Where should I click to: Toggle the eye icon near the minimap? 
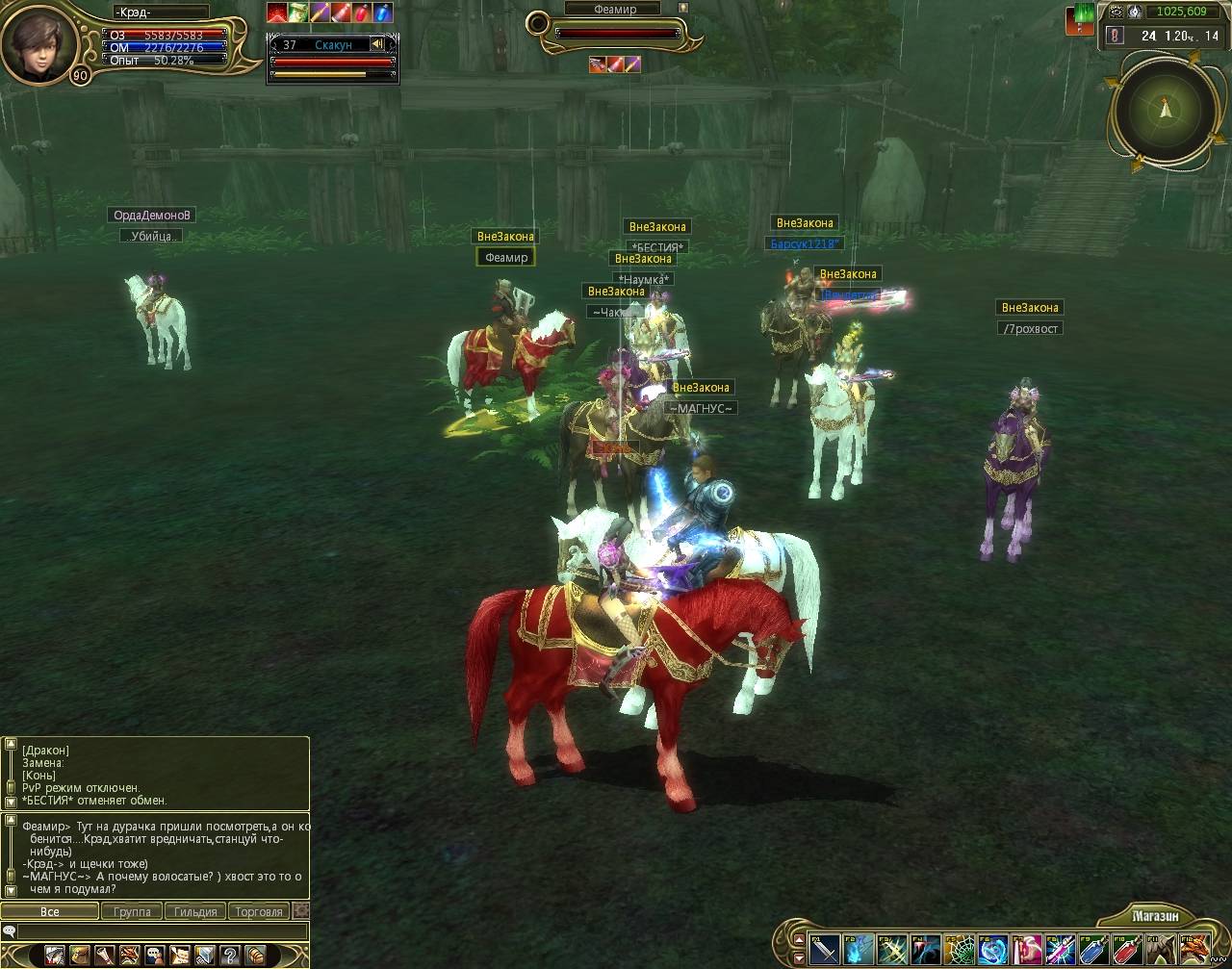[1116, 13]
